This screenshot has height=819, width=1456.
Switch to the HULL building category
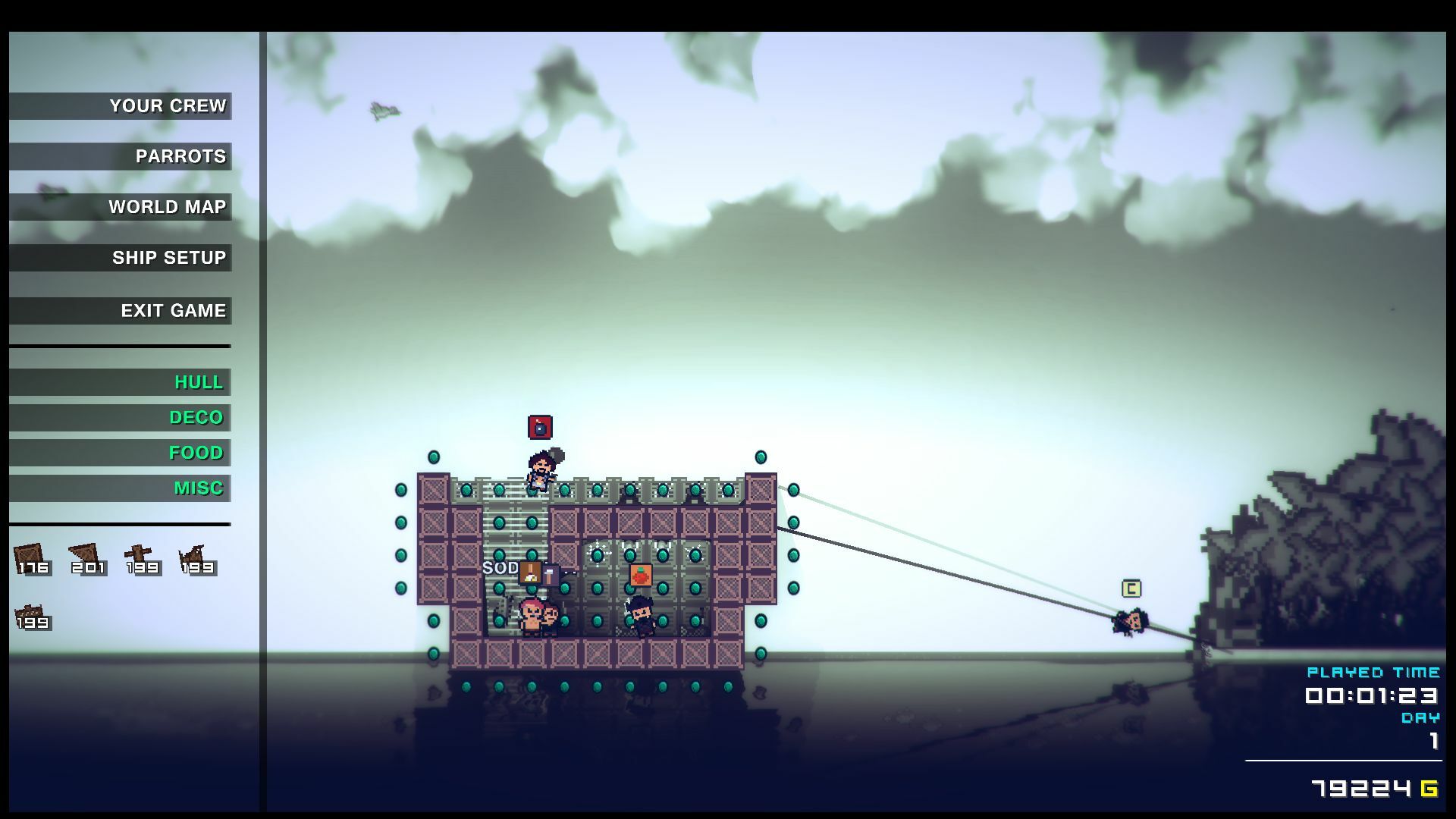(198, 382)
